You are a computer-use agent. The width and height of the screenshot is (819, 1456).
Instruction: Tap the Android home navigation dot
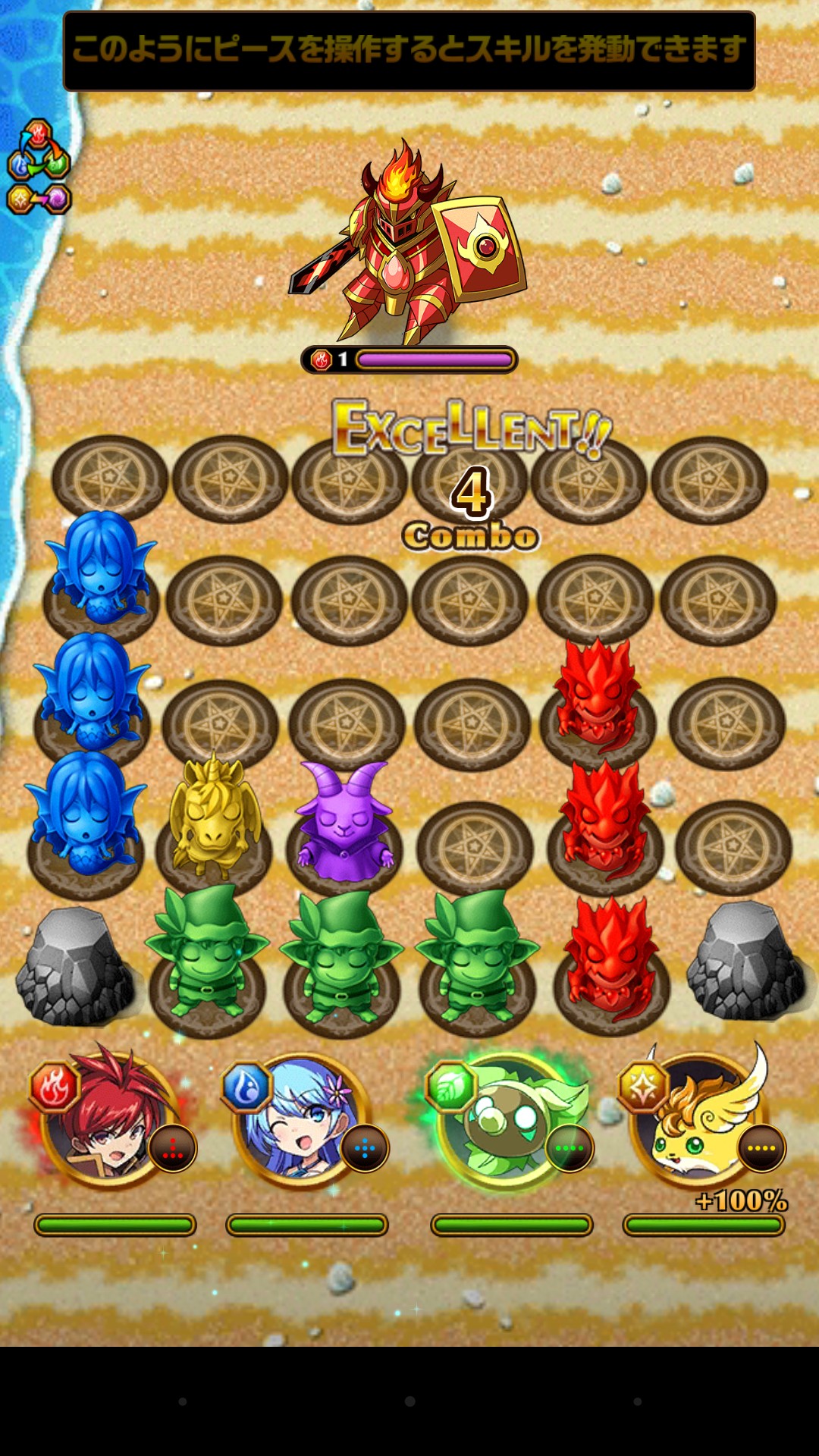[x=409, y=1401]
